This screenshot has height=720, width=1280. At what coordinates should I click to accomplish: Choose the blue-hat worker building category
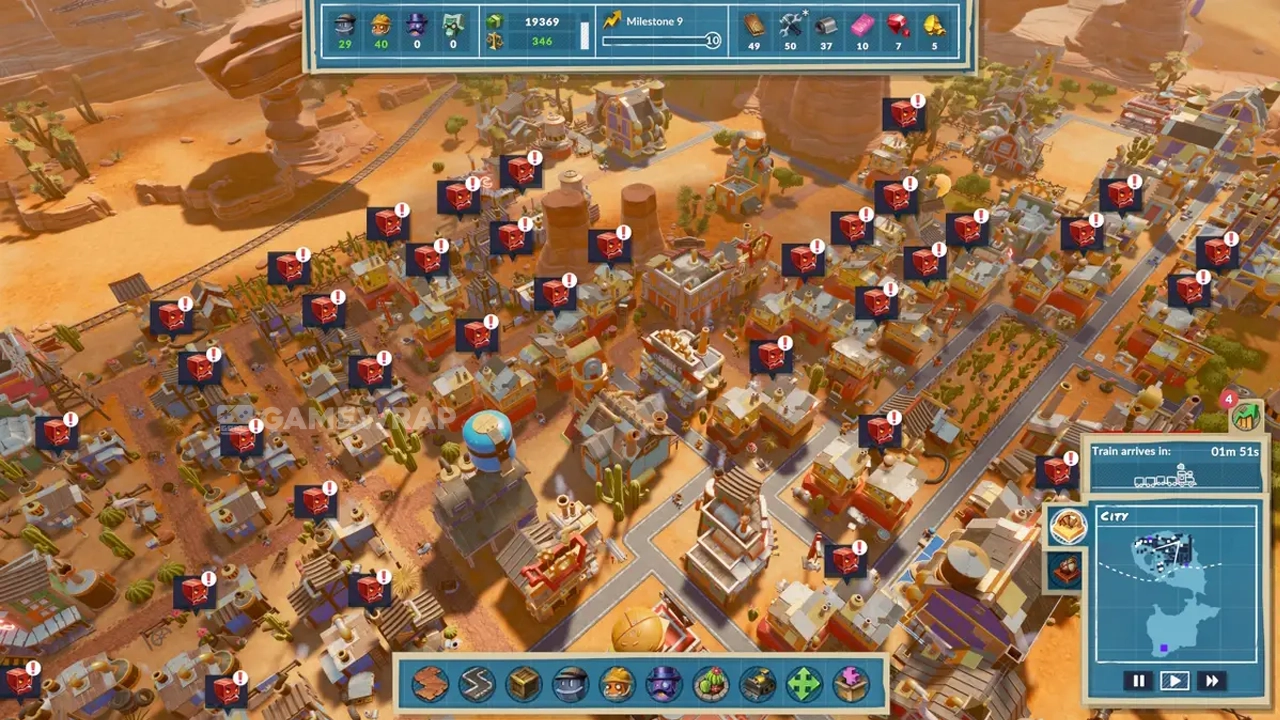coord(570,684)
